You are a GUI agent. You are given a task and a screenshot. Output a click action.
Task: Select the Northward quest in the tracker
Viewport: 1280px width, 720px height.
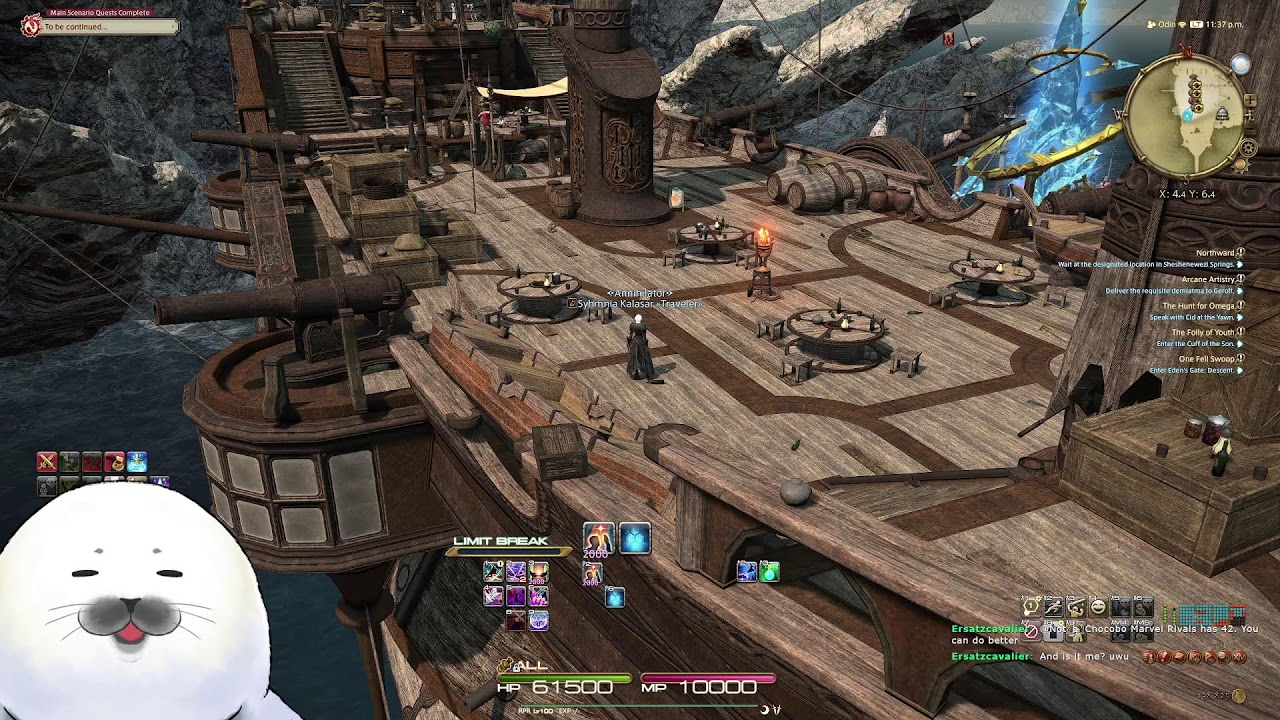click(x=1215, y=253)
